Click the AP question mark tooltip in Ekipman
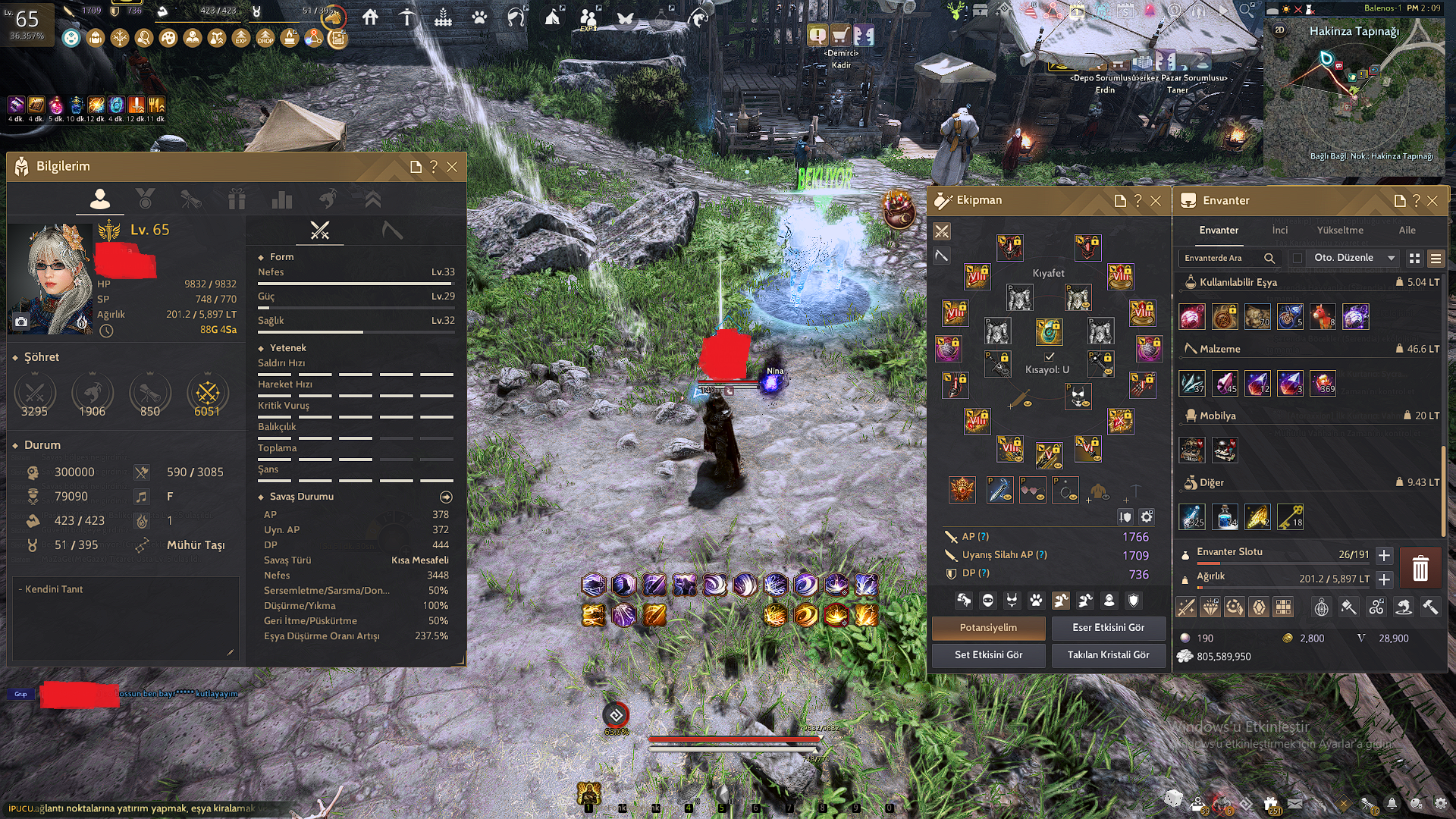 [982, 536]
